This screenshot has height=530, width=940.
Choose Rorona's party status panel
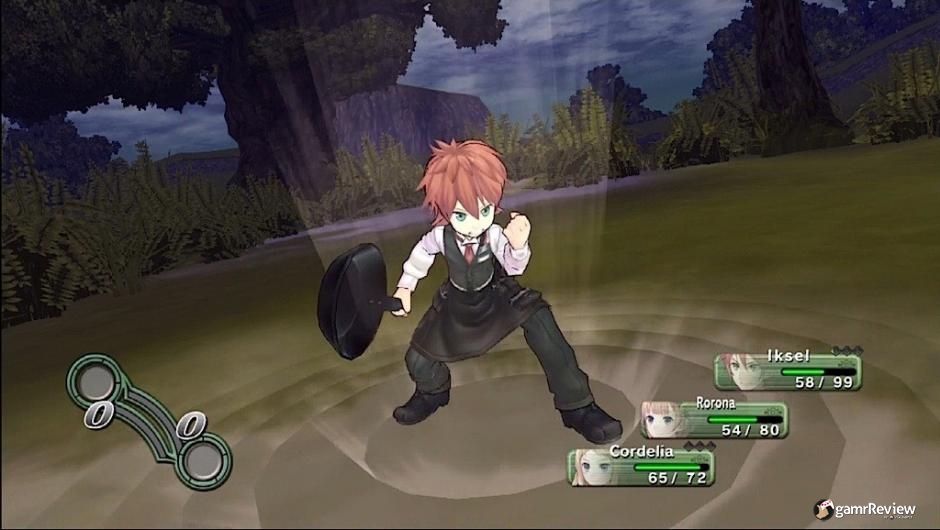tap(715, 420)
